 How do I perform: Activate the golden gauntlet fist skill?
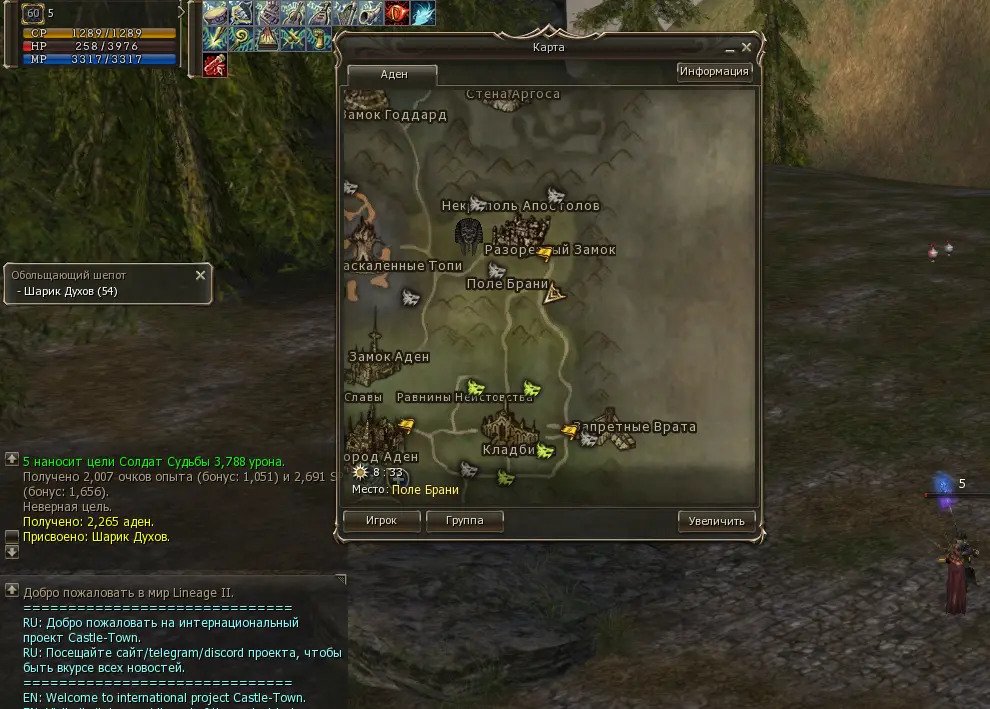(319, 39)
